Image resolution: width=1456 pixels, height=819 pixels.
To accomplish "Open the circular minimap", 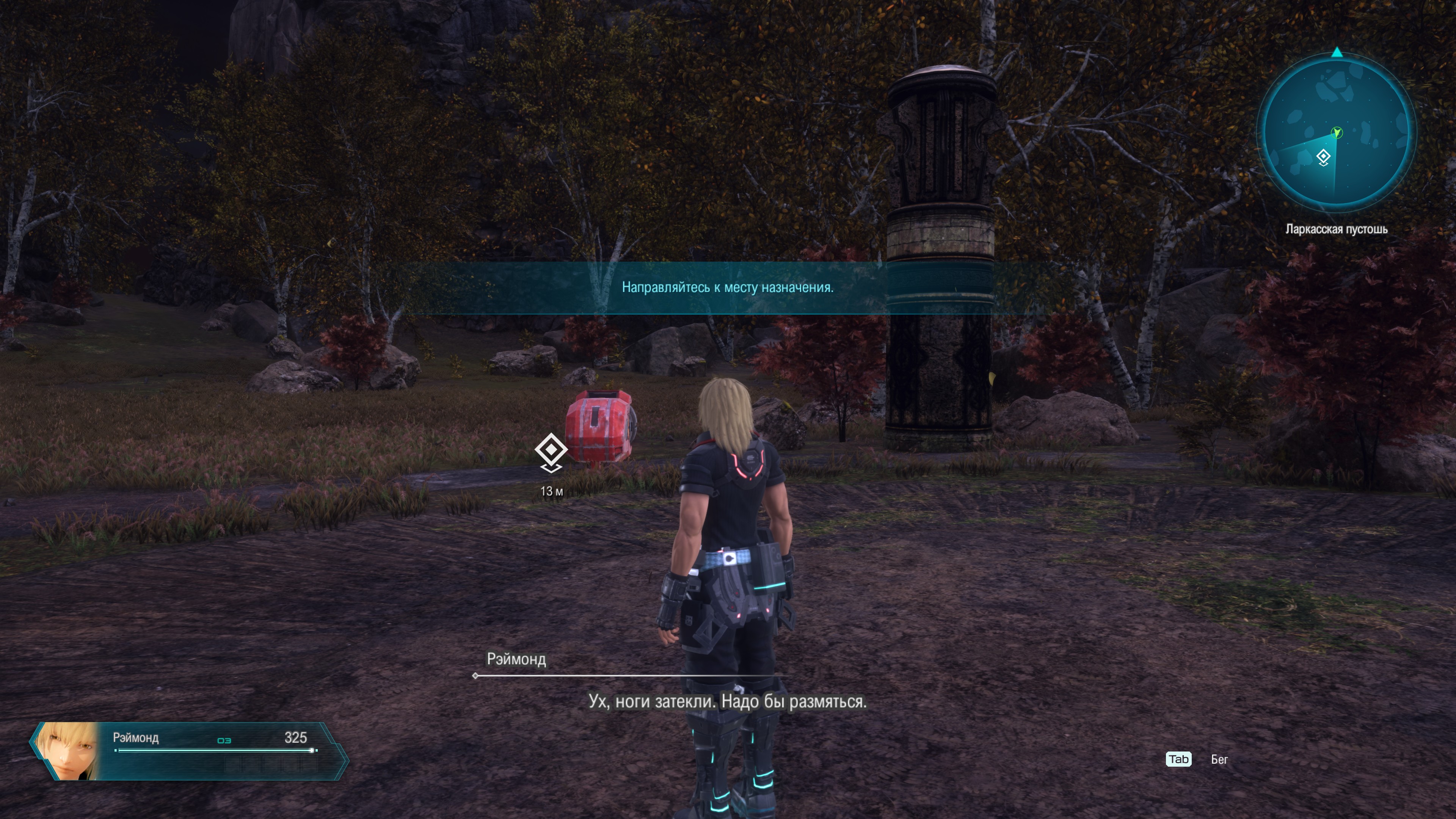I will (x=1336, y=131).
